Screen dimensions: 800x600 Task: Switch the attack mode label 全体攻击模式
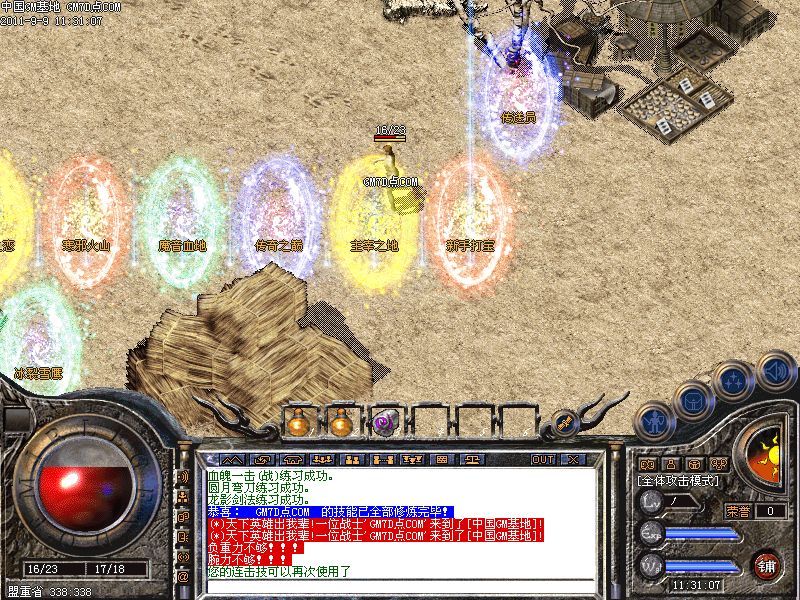coord(678,481)
